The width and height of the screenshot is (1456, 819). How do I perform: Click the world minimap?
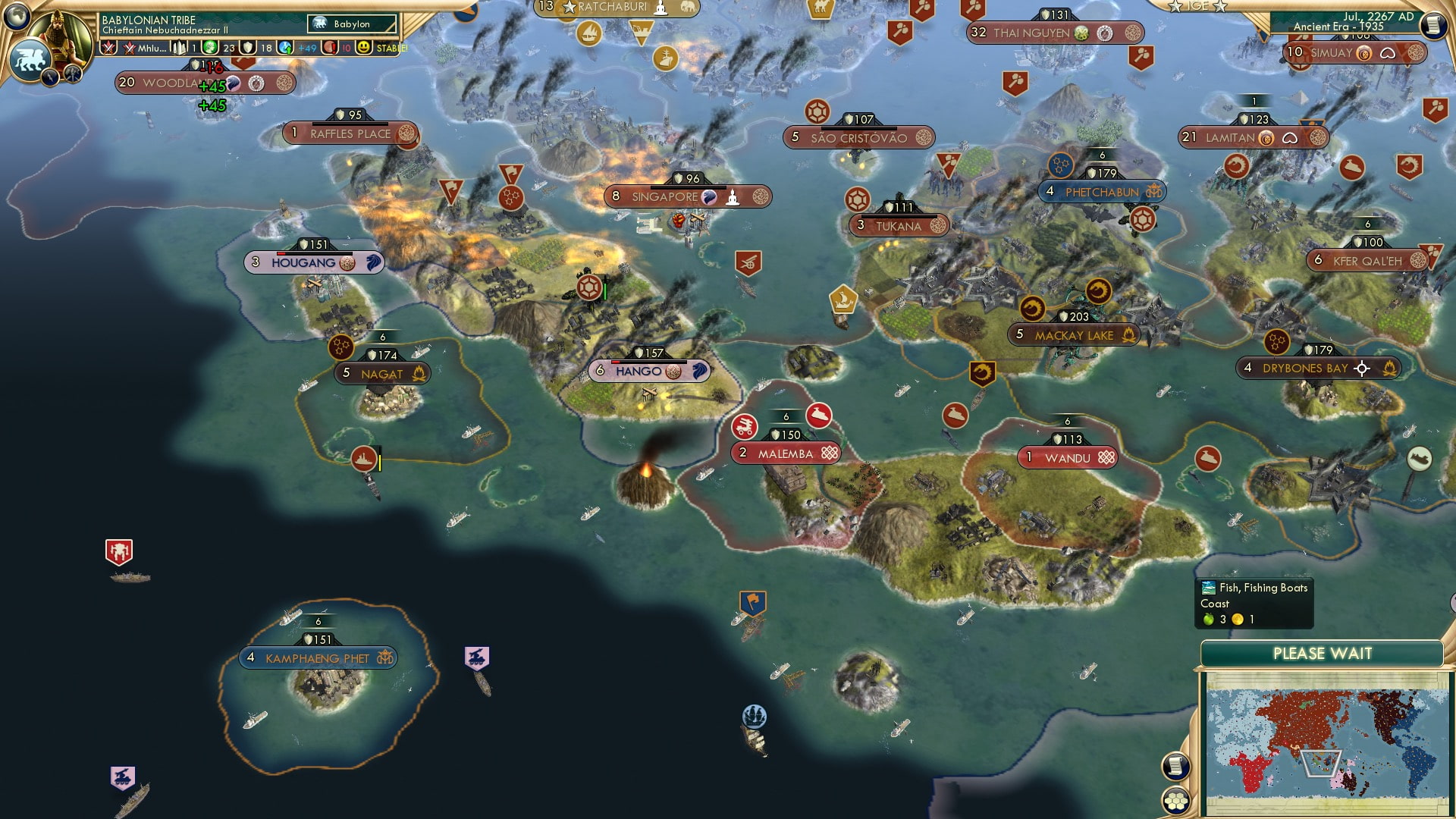(x=1327, y=742)
